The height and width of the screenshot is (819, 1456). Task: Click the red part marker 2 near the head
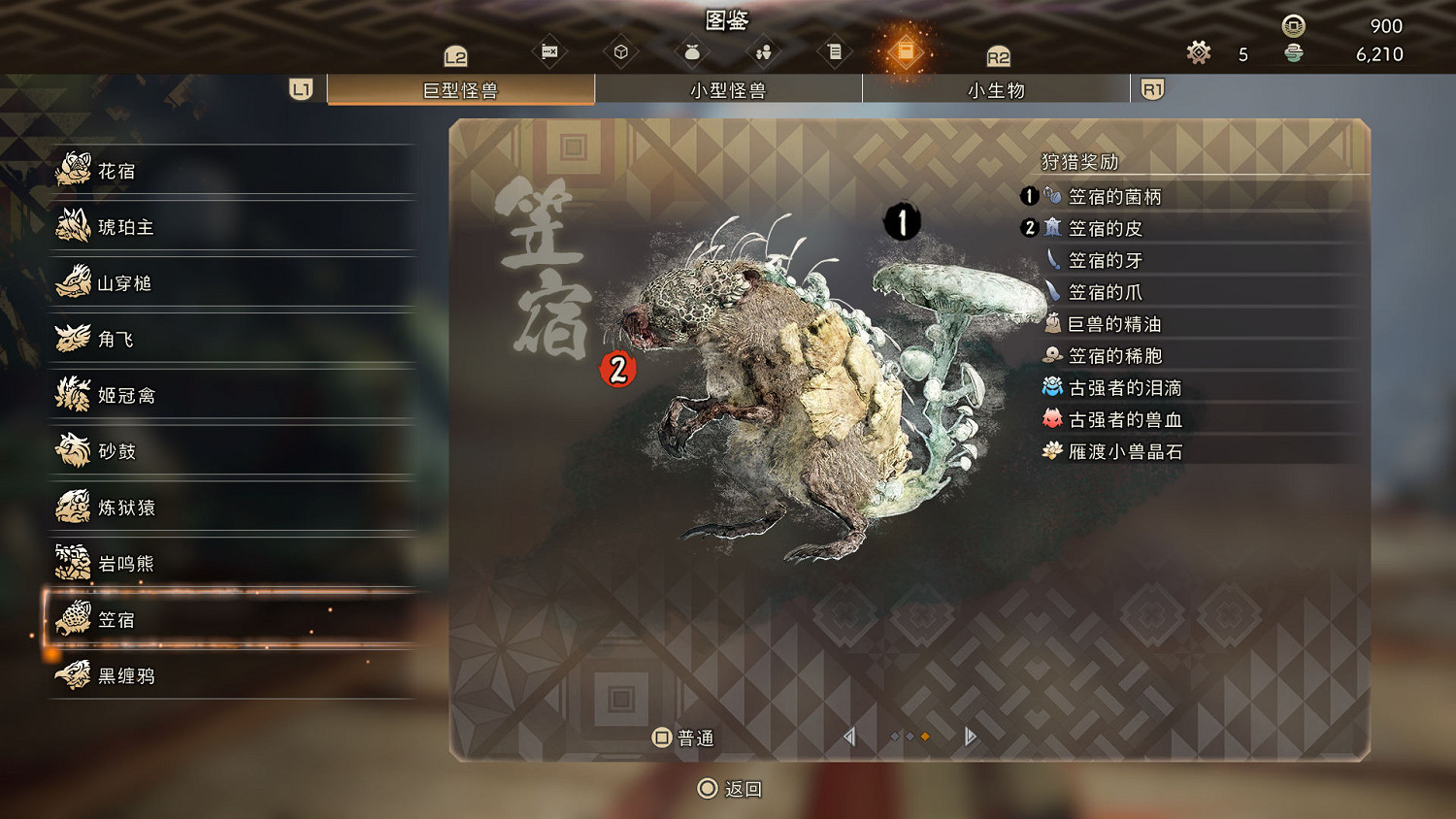click(618, 368)
